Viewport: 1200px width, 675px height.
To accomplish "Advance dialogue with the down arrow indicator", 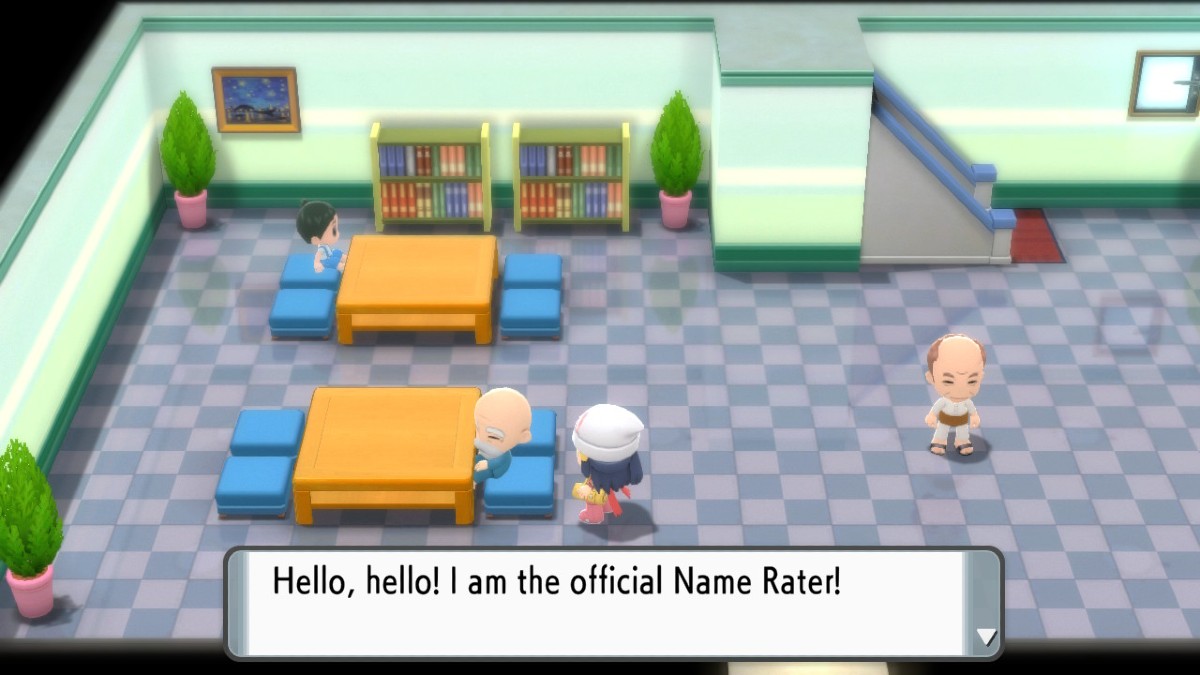I will (985, 637).
